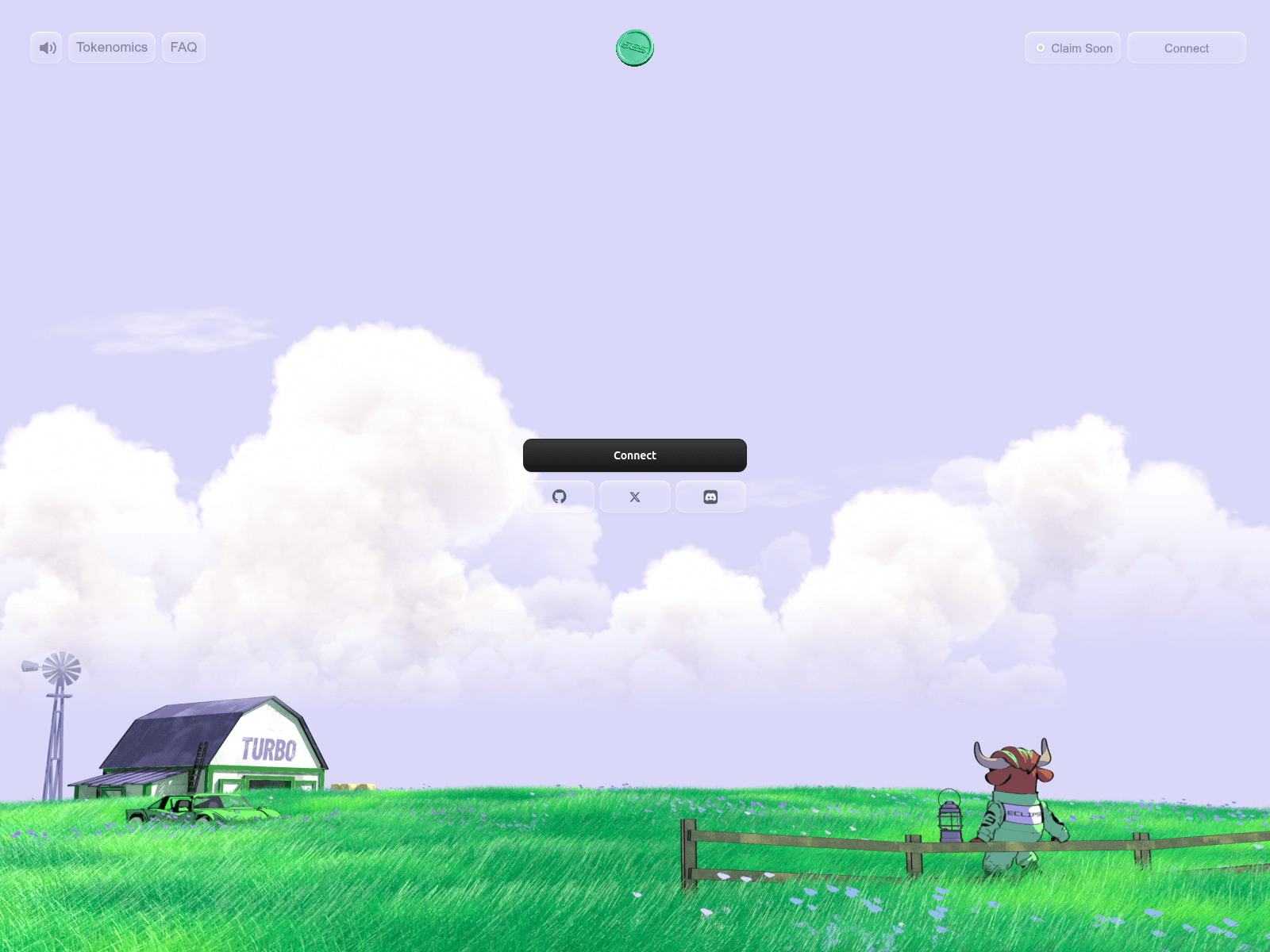
Task: Click the spinning green coin logo
Action: pyautogui.click(x=634, y=48)
